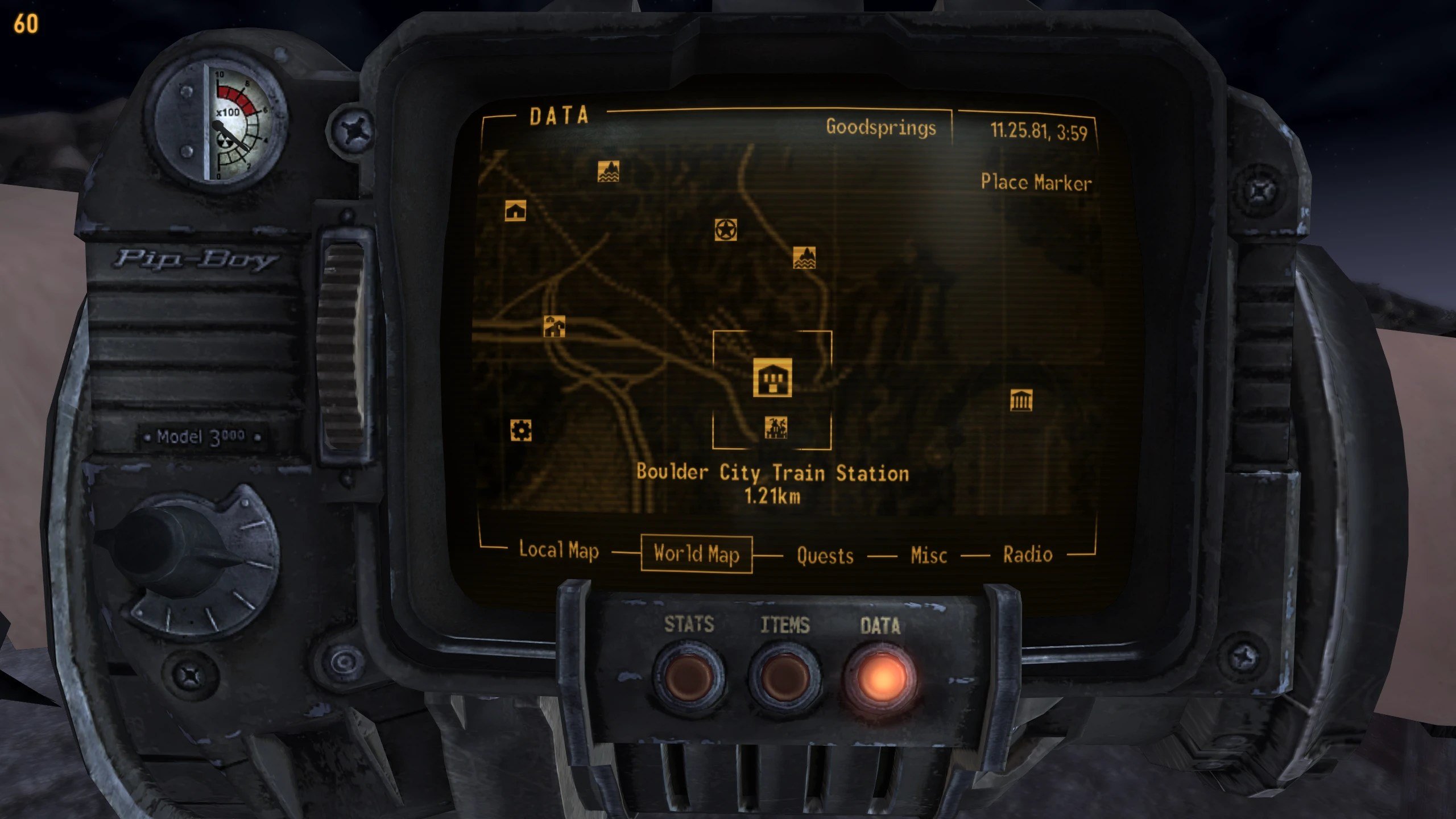Choose the columned building map marker
1456x819 pixels.
[1021, 400]
